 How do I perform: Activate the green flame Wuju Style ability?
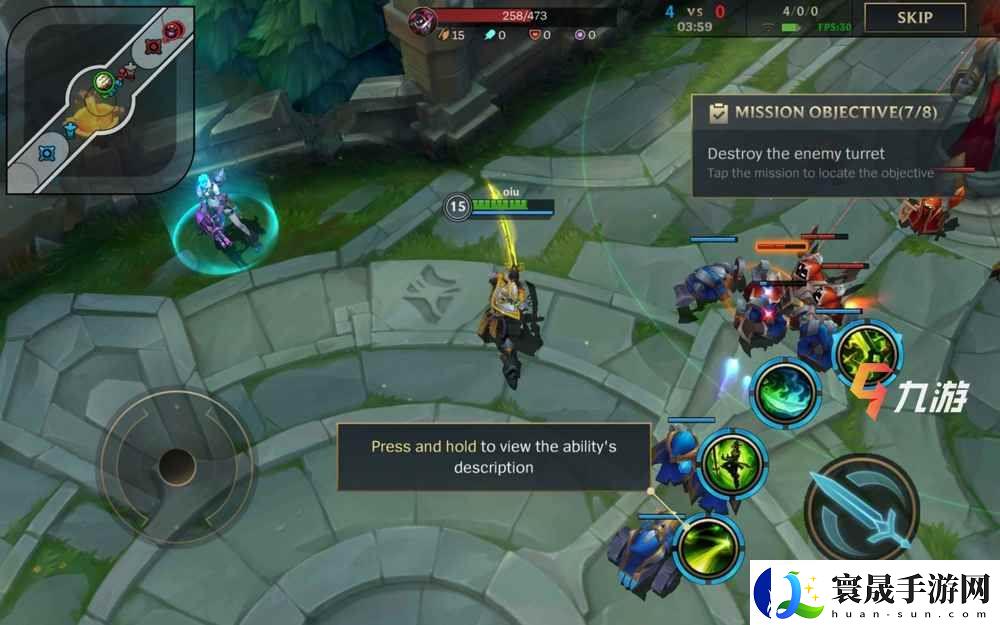[786, 391]
